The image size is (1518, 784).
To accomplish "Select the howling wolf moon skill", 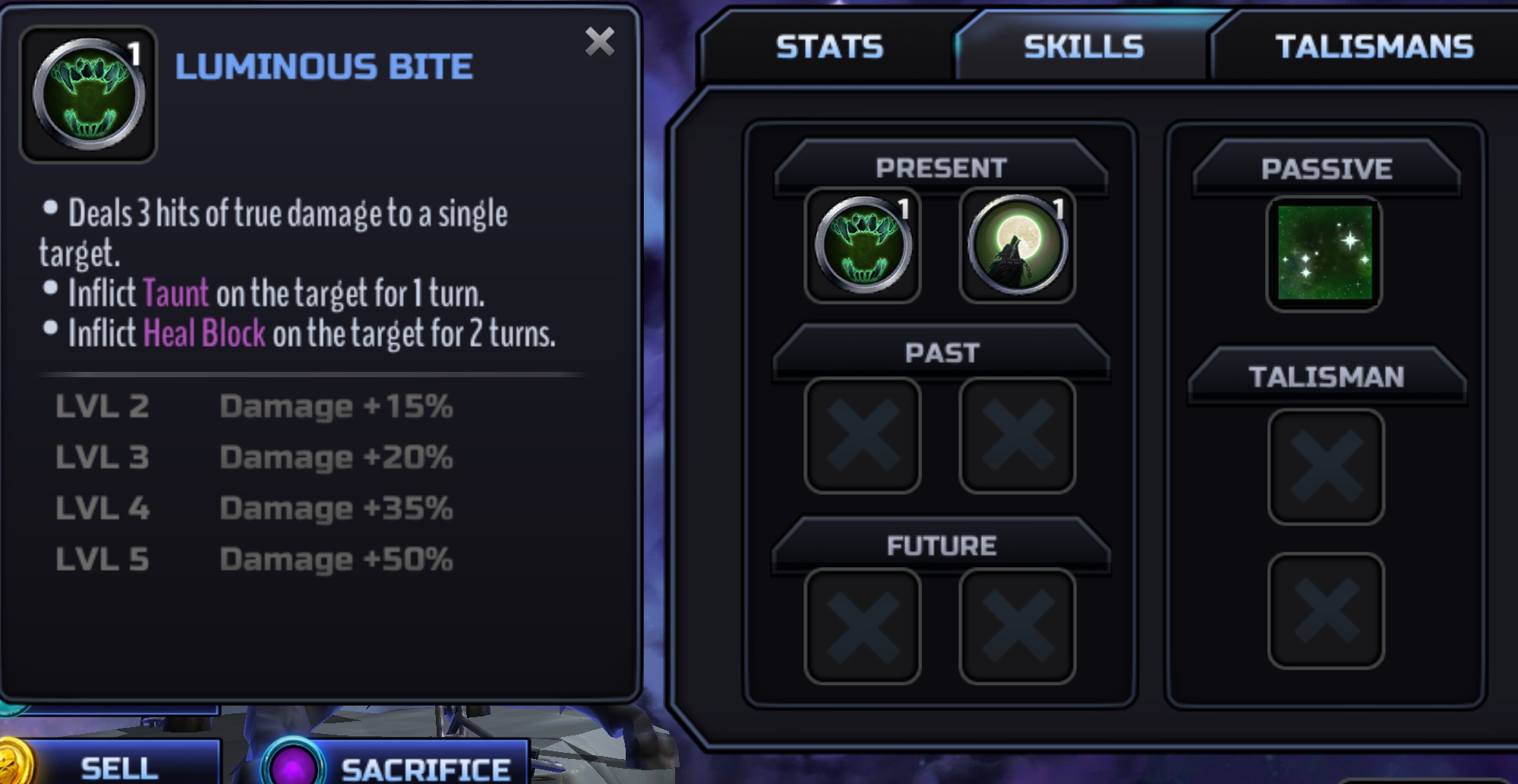I will 1018,245.
